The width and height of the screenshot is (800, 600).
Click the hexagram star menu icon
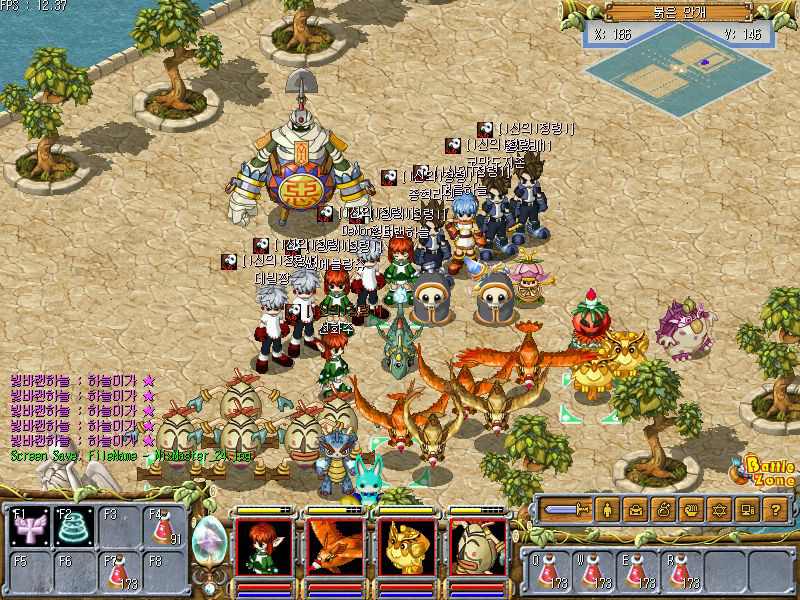click(719, 510)
